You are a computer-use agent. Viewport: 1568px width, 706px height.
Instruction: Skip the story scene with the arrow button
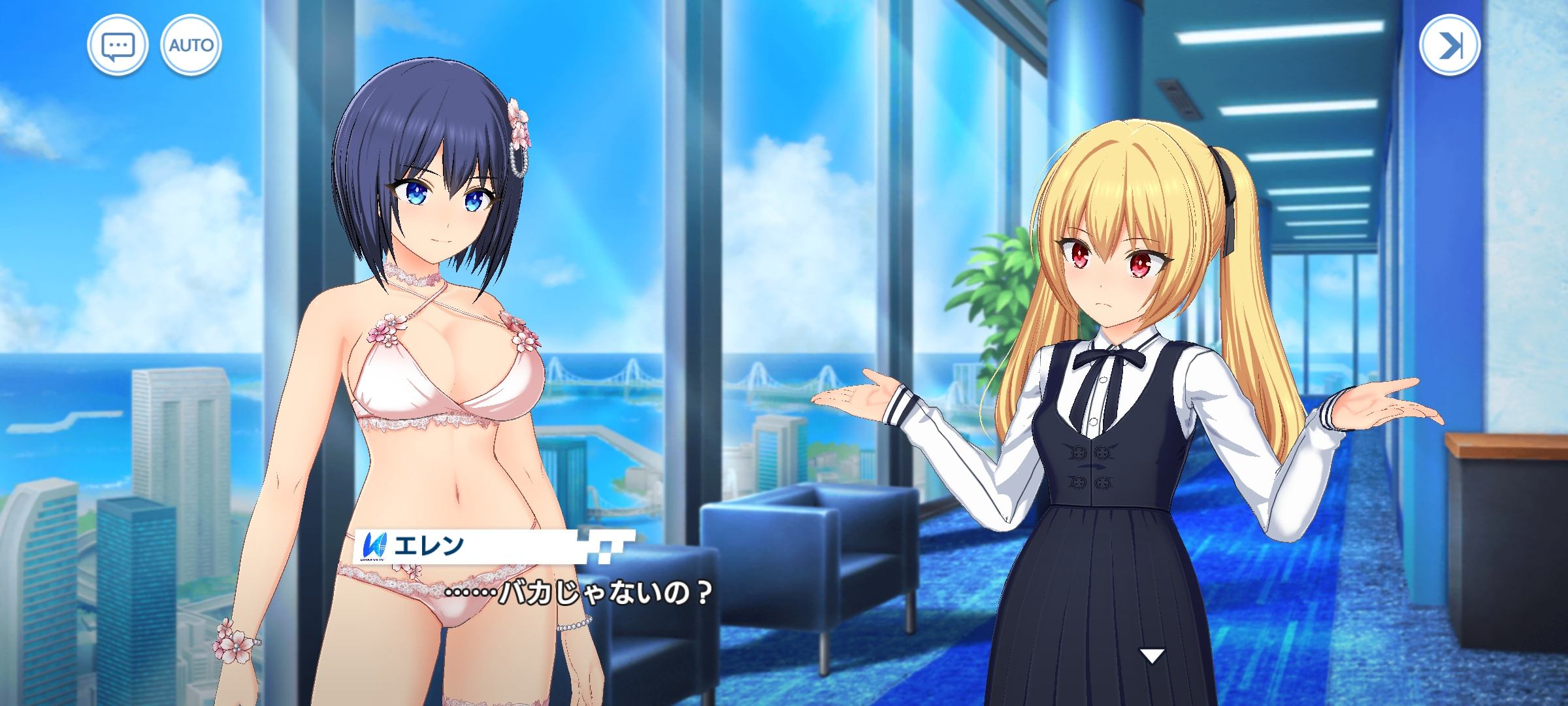point(1449,46)
